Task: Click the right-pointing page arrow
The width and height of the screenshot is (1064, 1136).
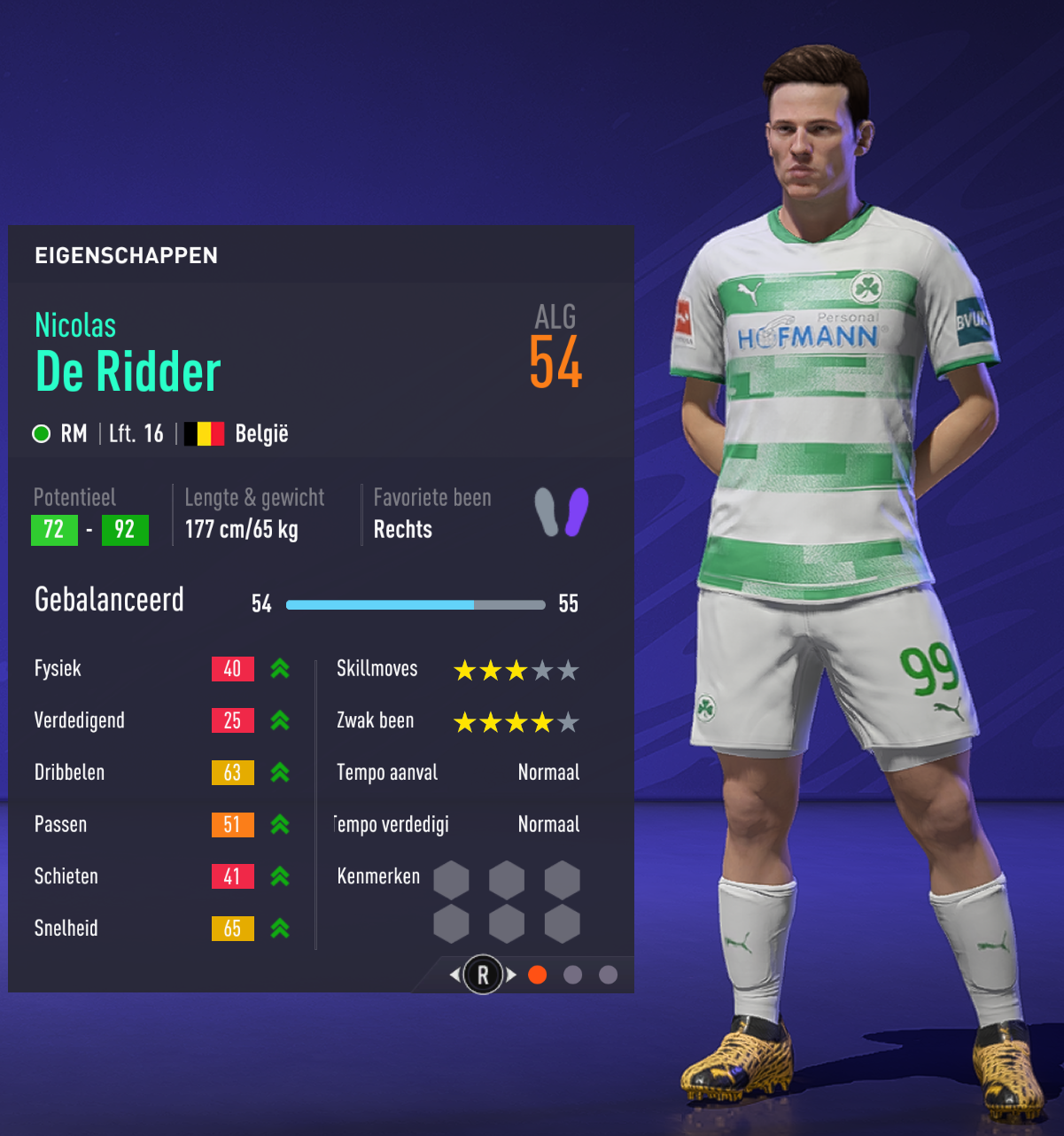Action: [511, 975]
